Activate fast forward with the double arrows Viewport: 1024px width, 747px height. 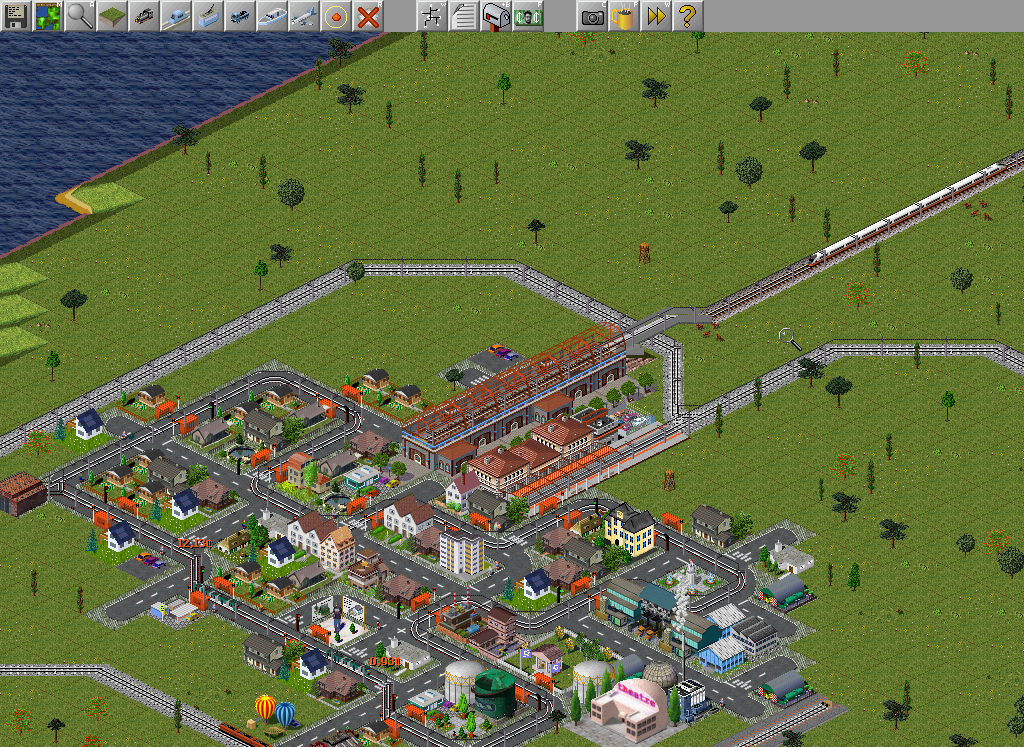coord(656,16)
